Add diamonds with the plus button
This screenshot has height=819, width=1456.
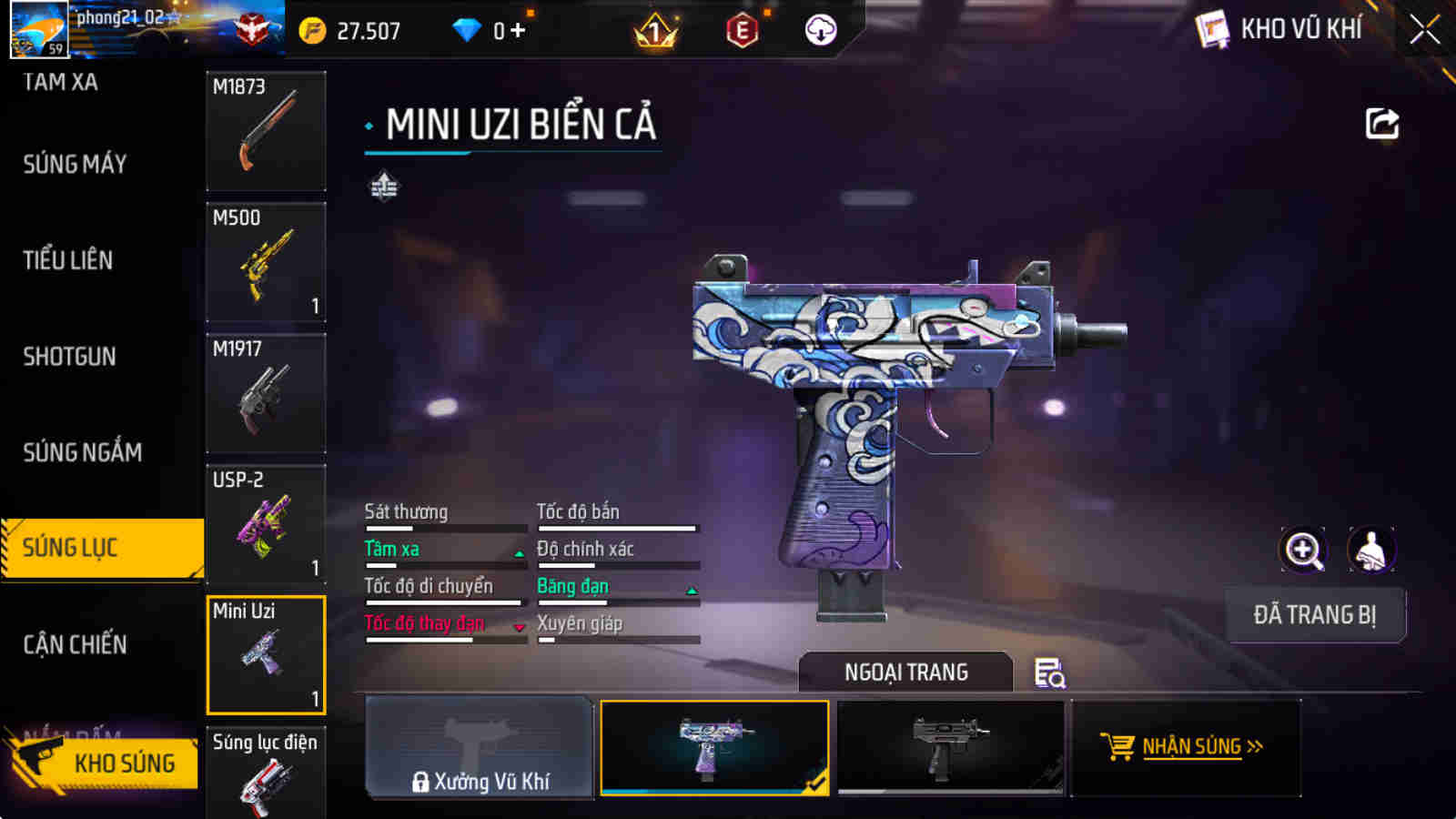pyautogui.click(x=518, y=31)
